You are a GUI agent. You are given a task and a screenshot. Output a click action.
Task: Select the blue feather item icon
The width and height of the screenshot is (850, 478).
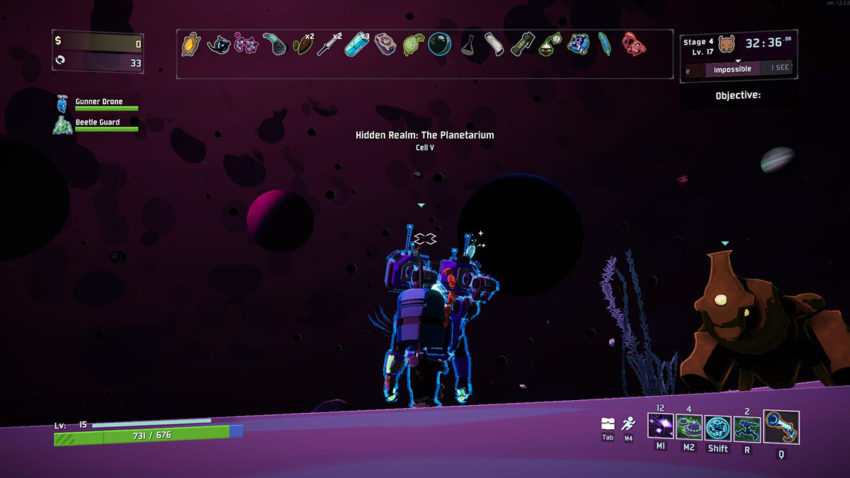[x=605, y=45]
